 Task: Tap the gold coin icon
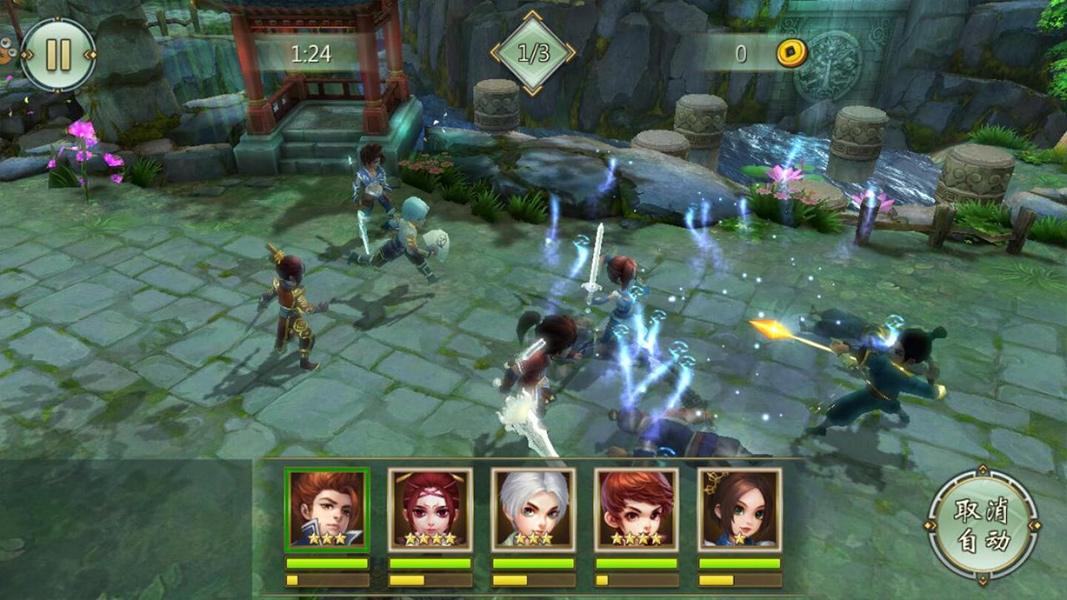click(791, 53)
